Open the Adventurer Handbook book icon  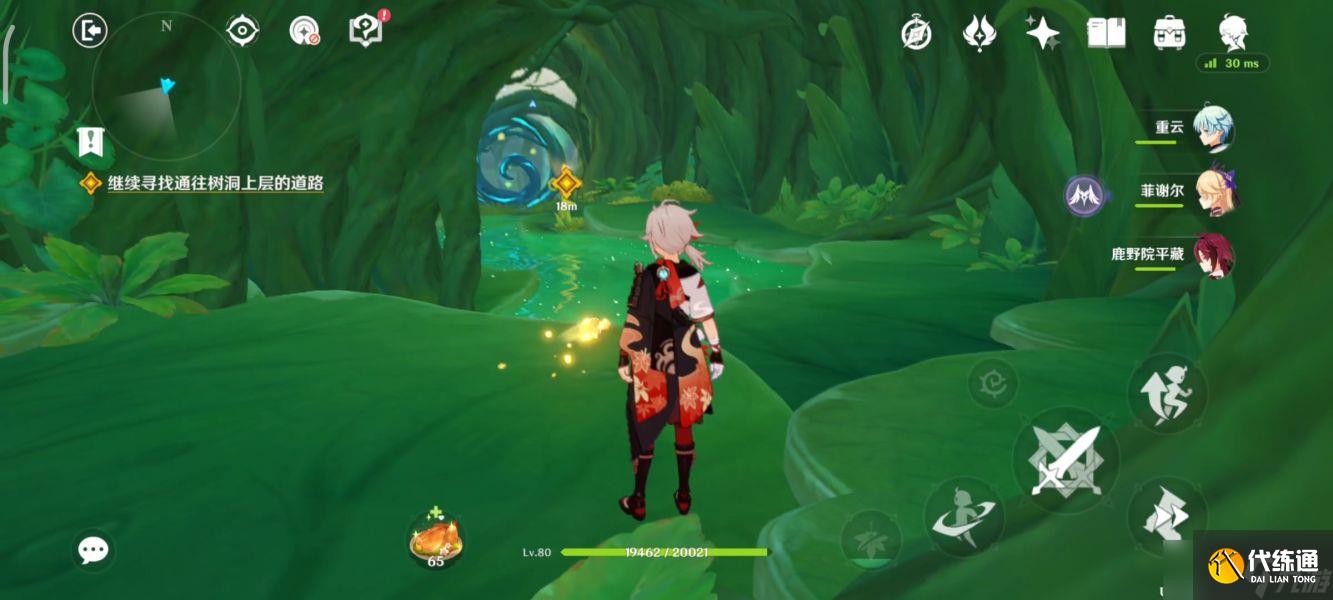coord(1106,33)
